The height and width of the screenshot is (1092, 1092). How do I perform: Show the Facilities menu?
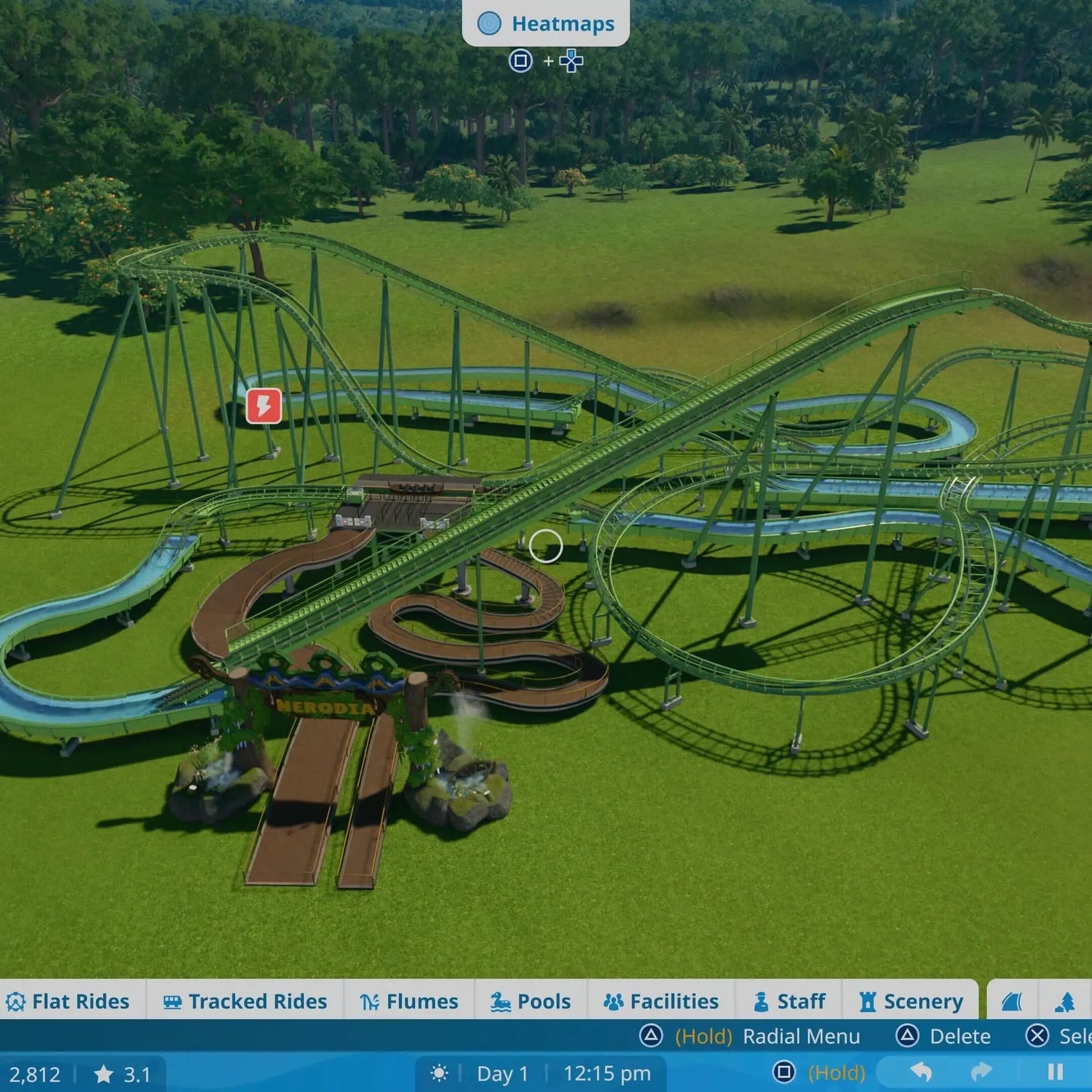661,1002
